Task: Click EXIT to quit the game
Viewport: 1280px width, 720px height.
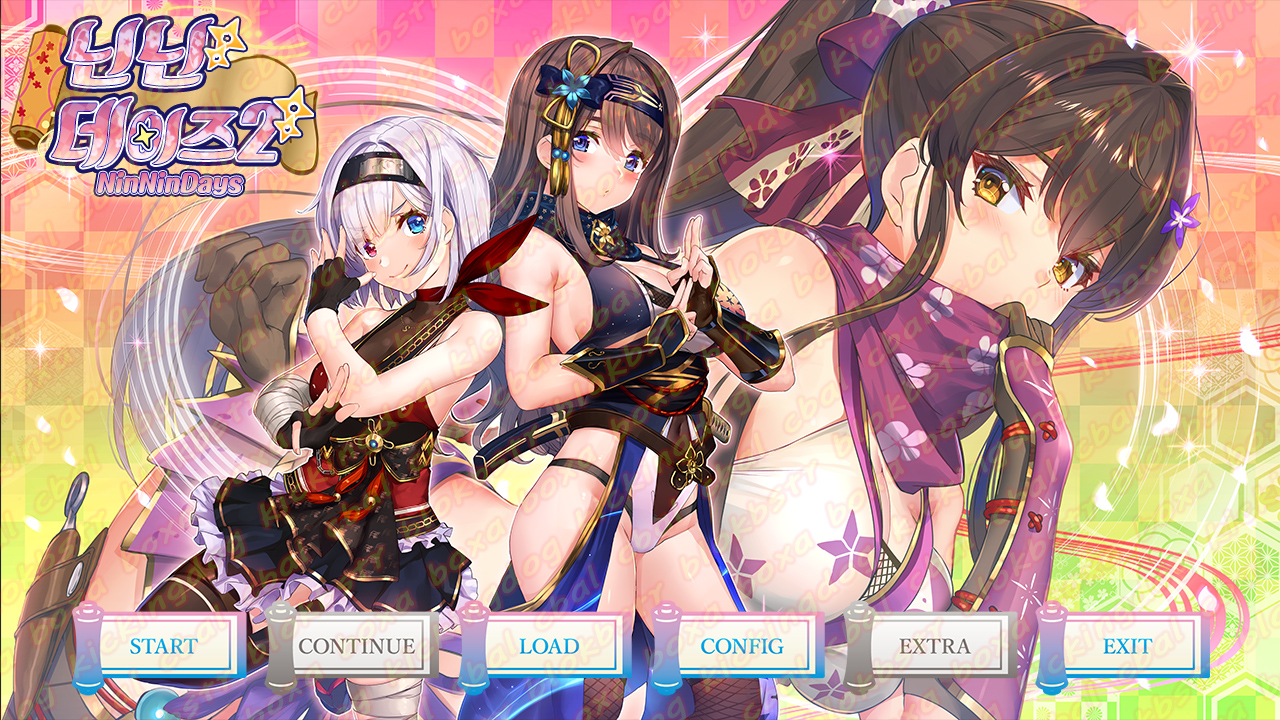Action: pos(1127,646)
